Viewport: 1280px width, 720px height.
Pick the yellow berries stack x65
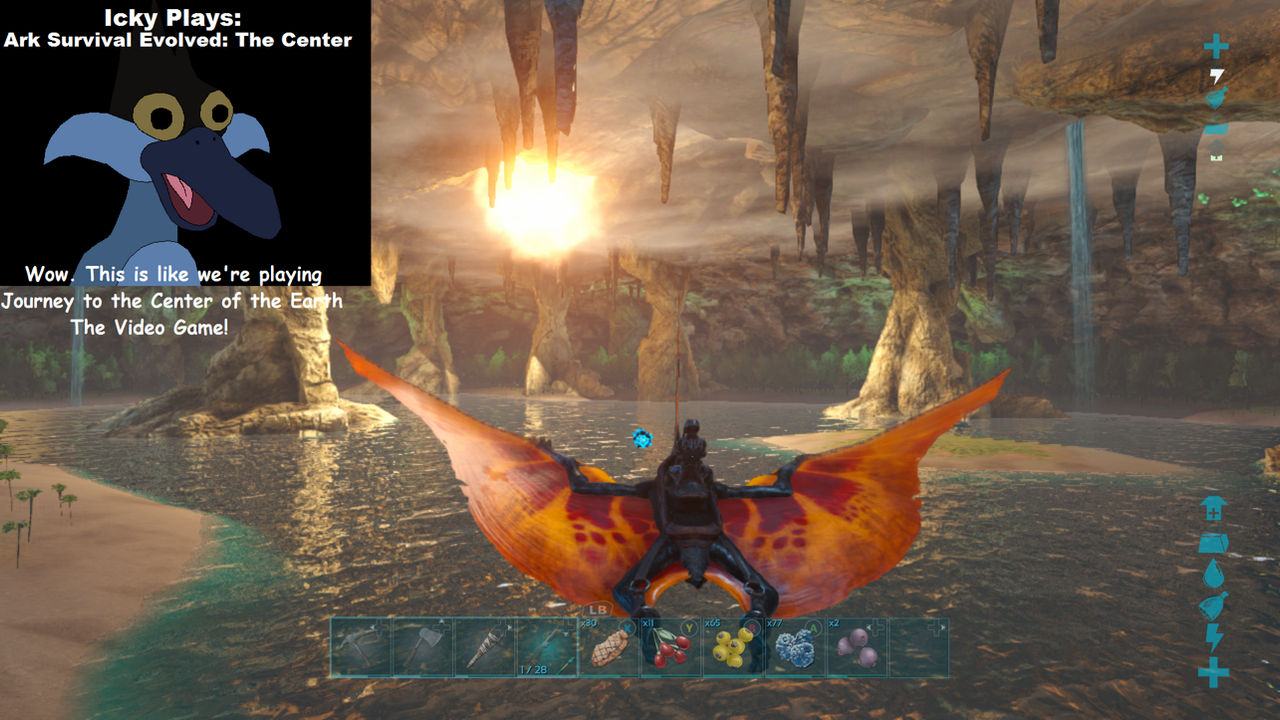733,647
